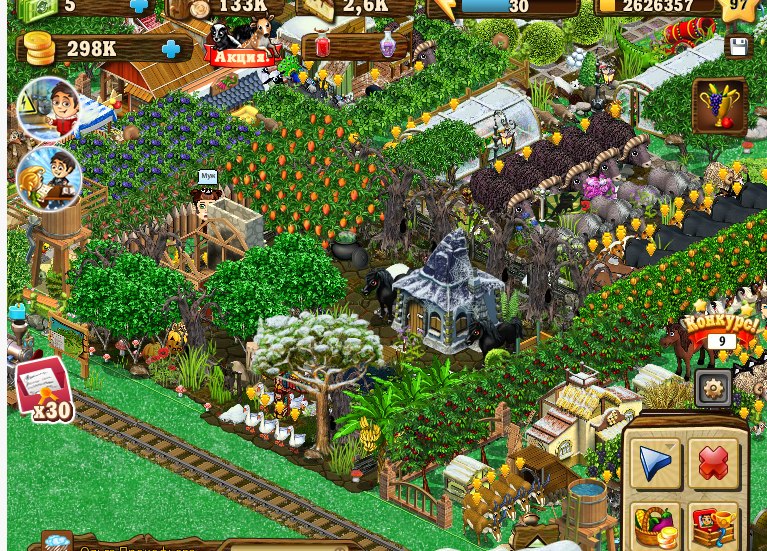Choose the red cross remove tool
767x551 pixels.
click(713, 463)
